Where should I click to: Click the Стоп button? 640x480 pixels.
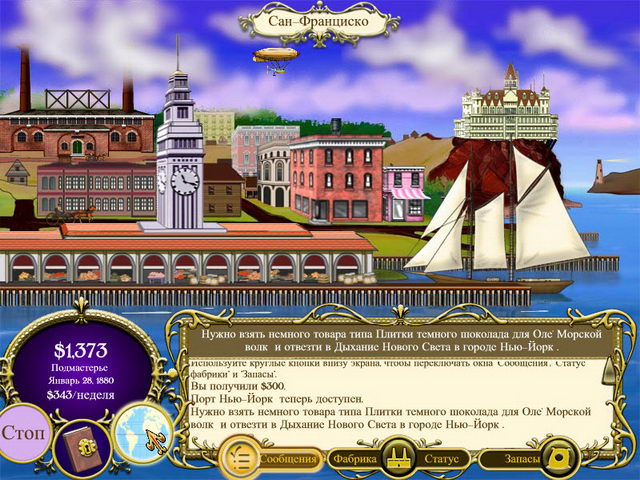pyautogui.click(x=22, y=436)
